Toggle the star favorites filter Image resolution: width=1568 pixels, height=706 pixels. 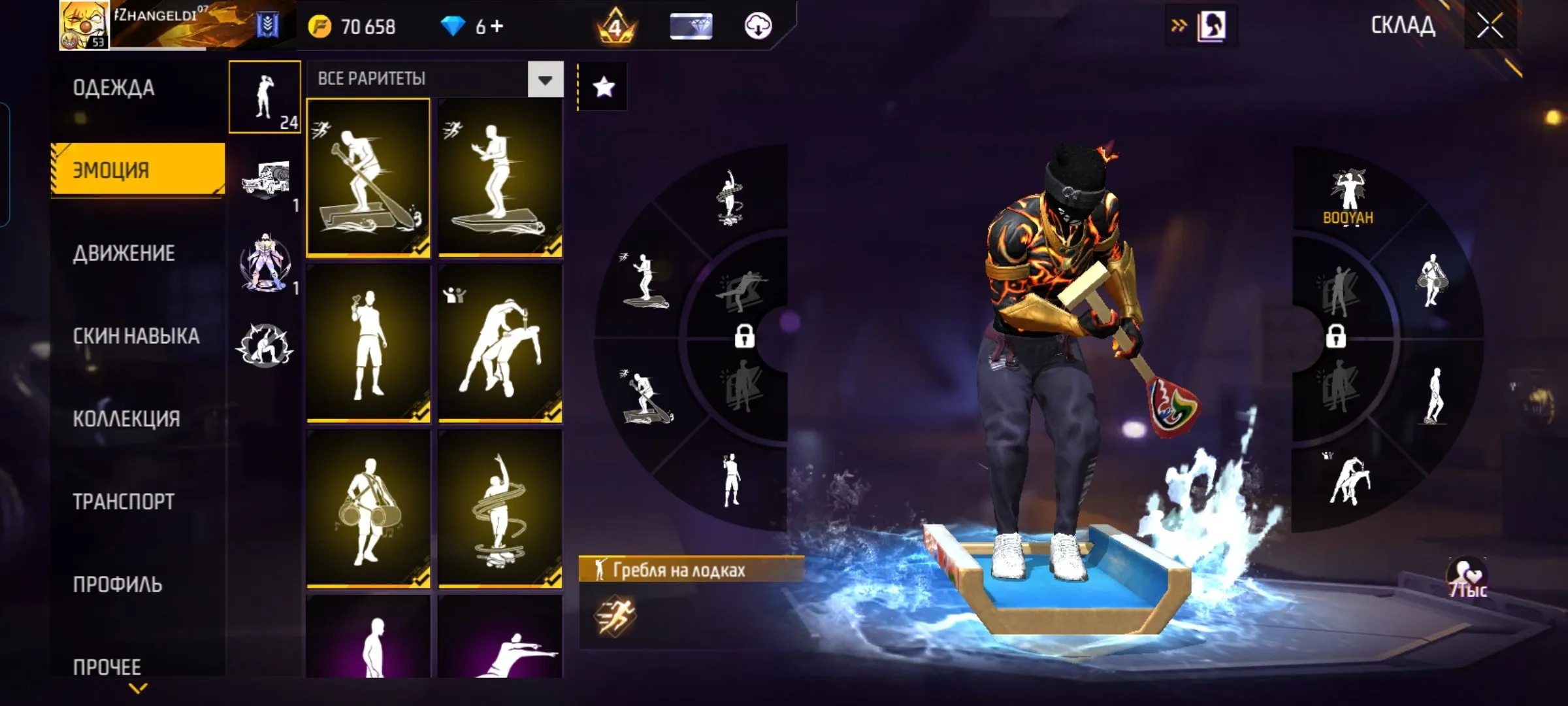[604, 87]
